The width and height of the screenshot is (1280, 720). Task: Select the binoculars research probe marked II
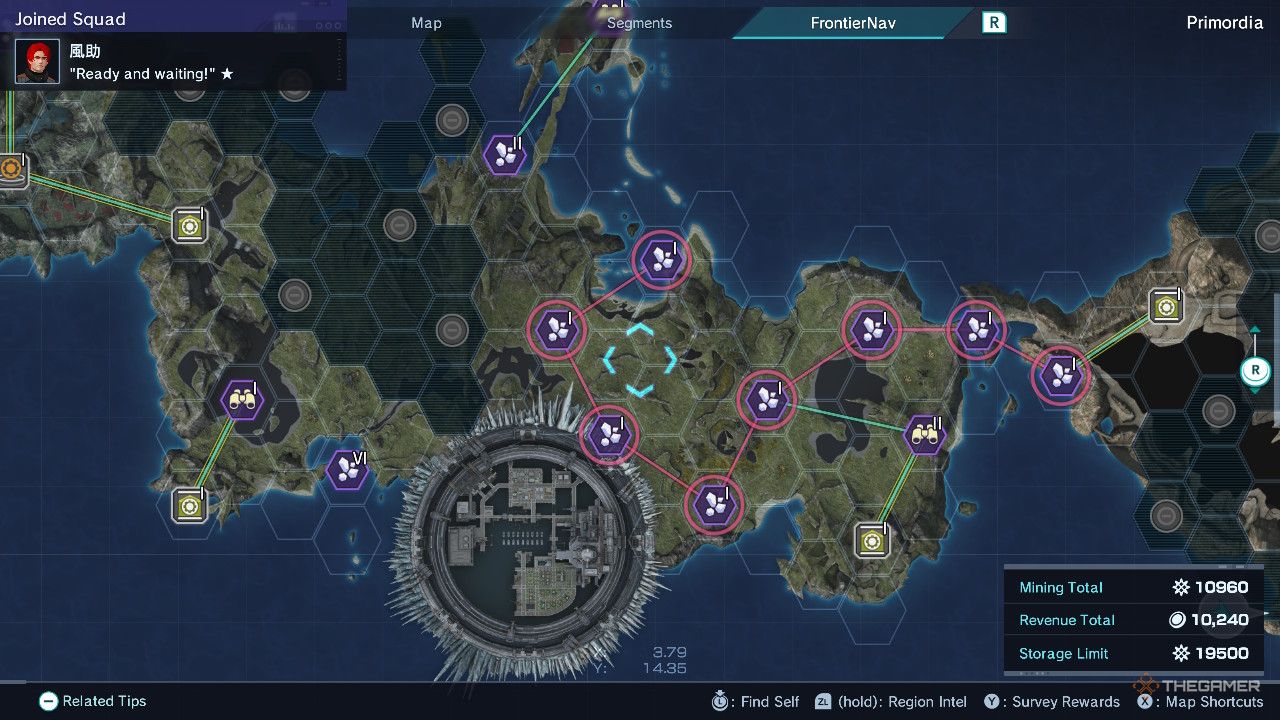coord(924,434)
